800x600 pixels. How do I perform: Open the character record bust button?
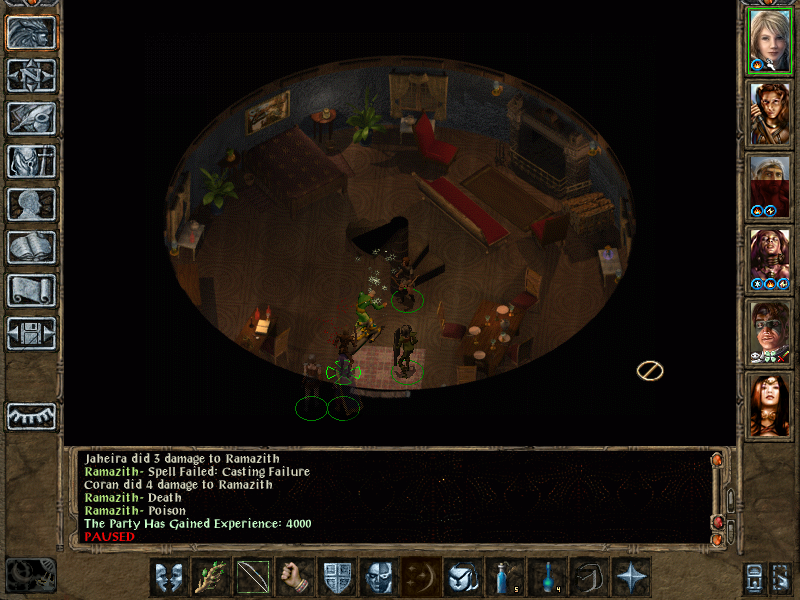point(32,204)
